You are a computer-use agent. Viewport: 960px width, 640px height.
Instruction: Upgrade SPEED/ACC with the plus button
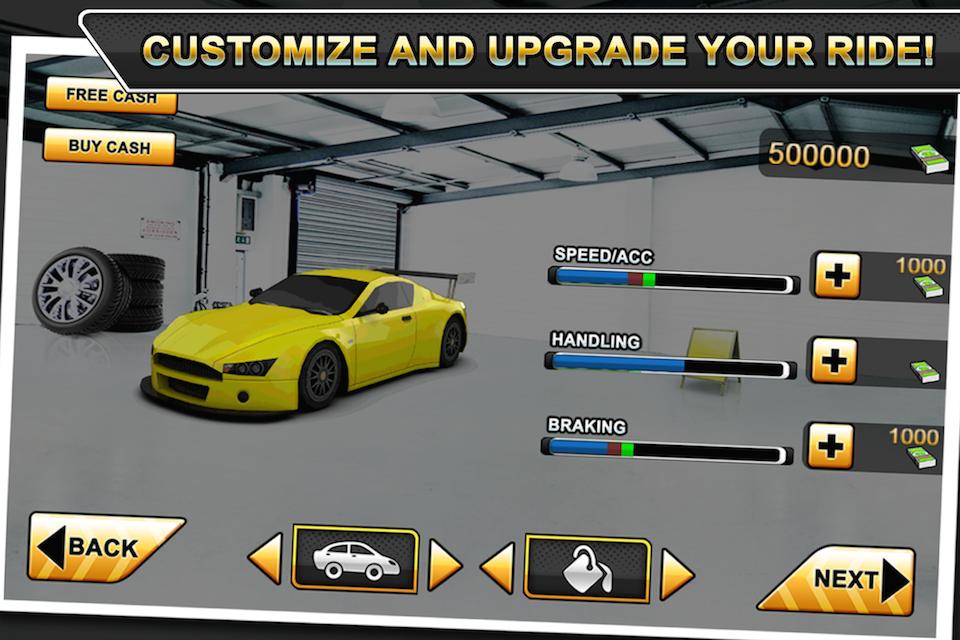836,275
